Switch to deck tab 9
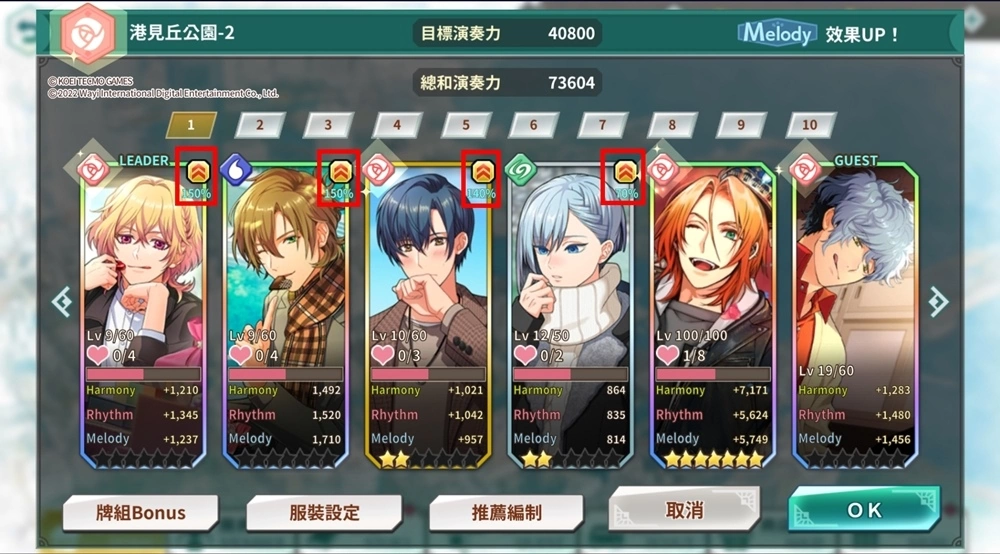The height and width of the screenshot is (554, 1000). [741, 125]
